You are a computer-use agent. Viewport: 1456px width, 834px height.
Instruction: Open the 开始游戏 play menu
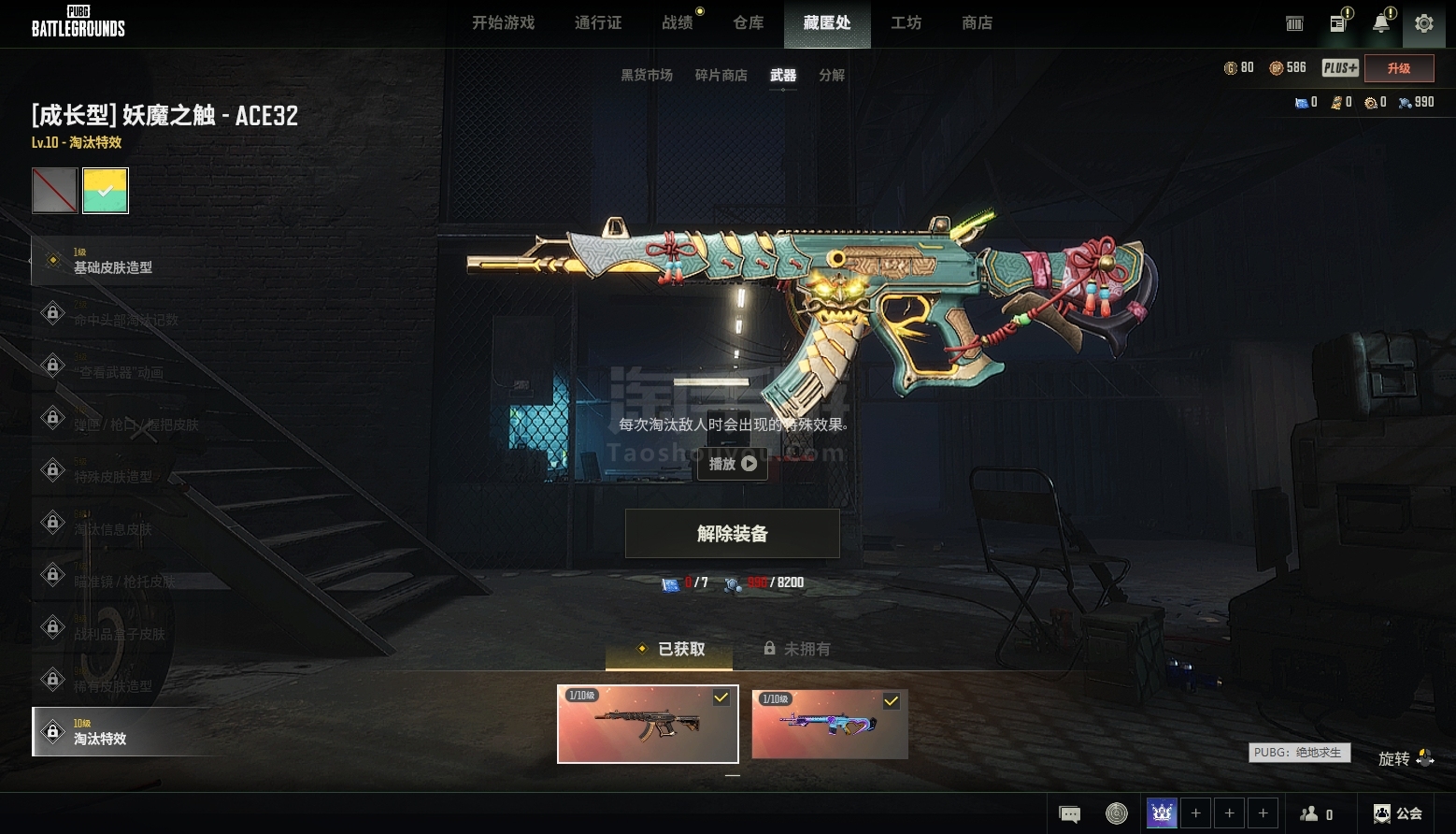(x=503, y=23)
